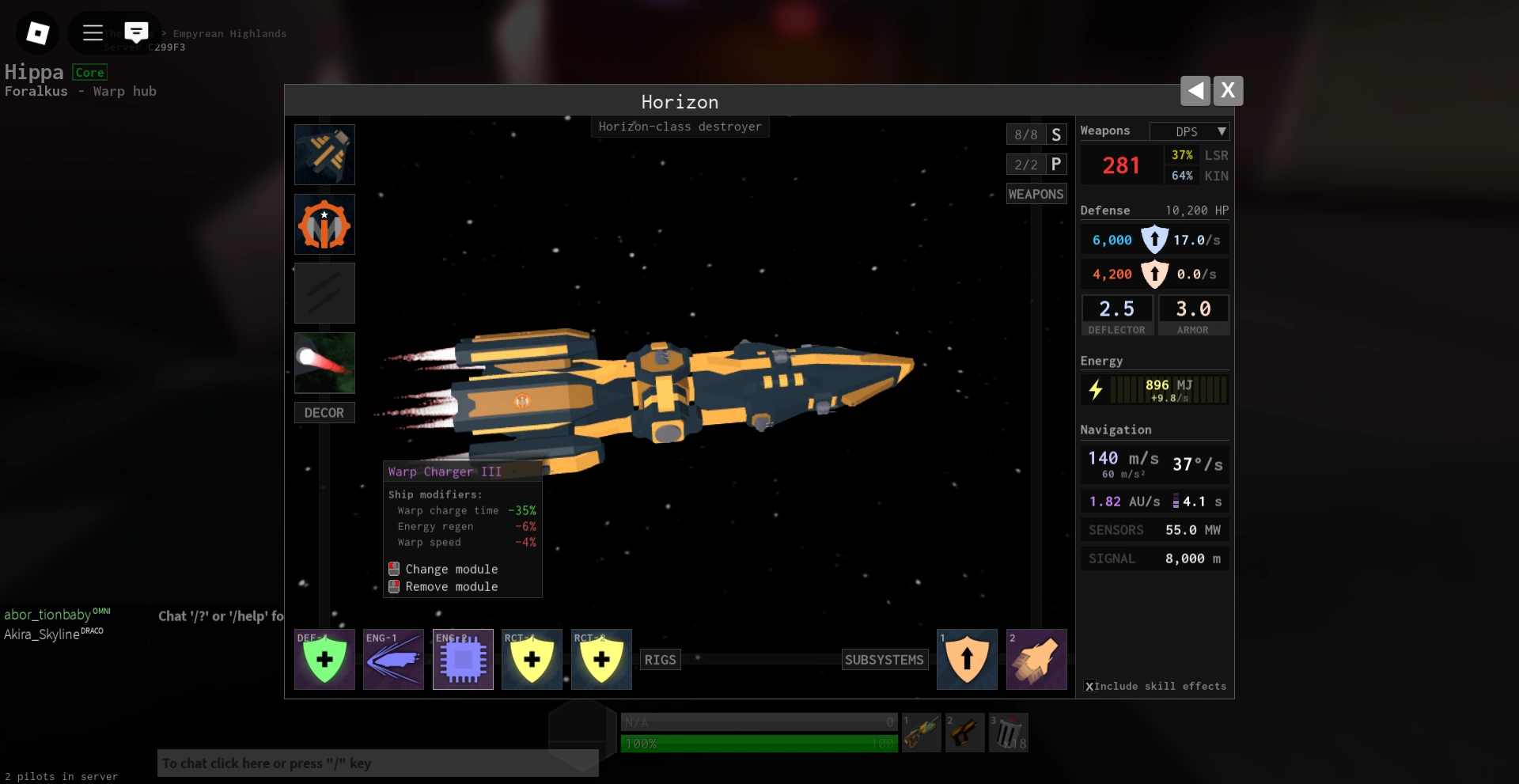The width and height of the screenshot is (1519, 784).
Task: Select the RCT-2 reactor module
Action: [x=601, y=659]
